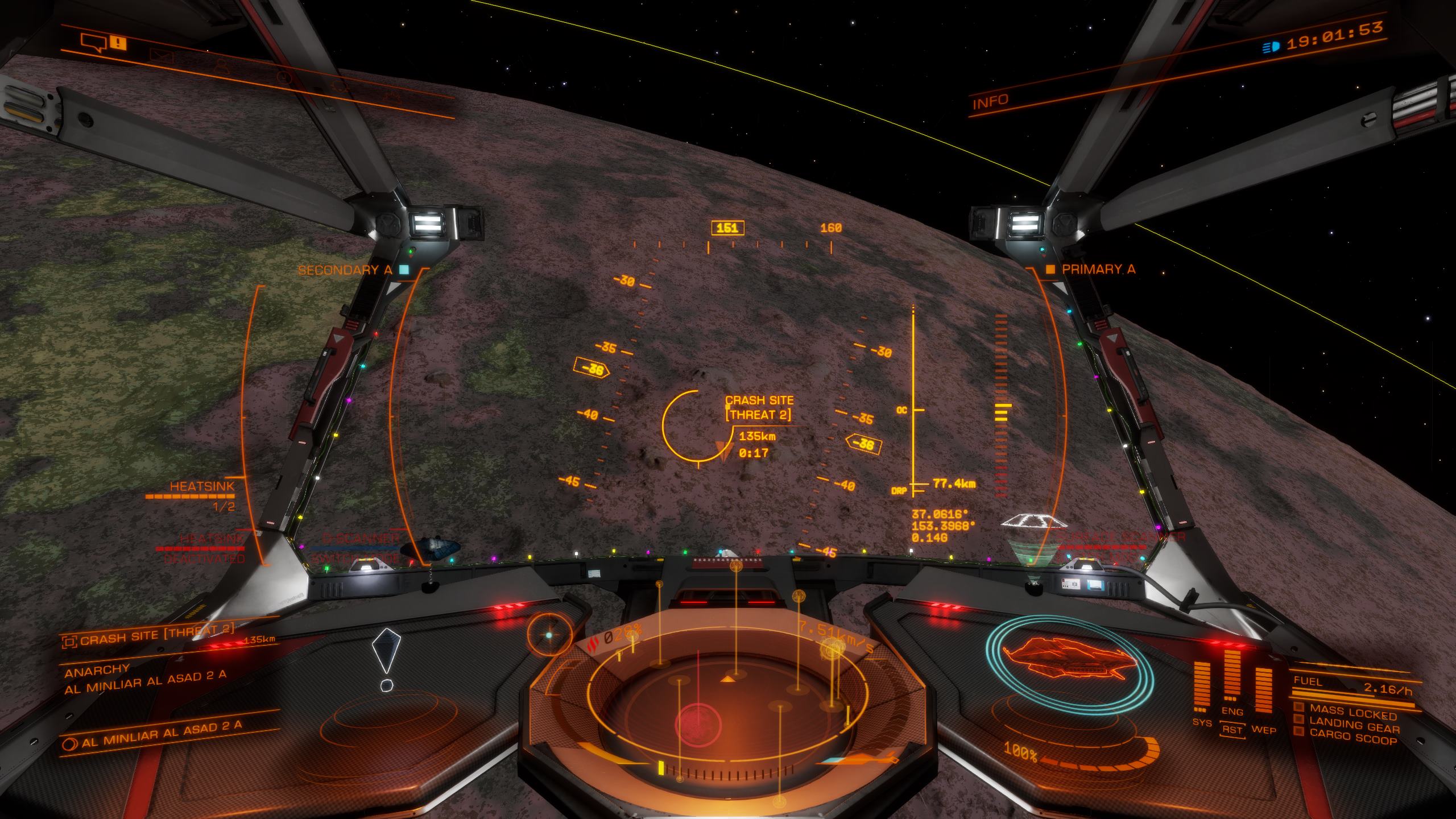
Task: Open the comms chat bubble icon
Action: coord(94,42)
